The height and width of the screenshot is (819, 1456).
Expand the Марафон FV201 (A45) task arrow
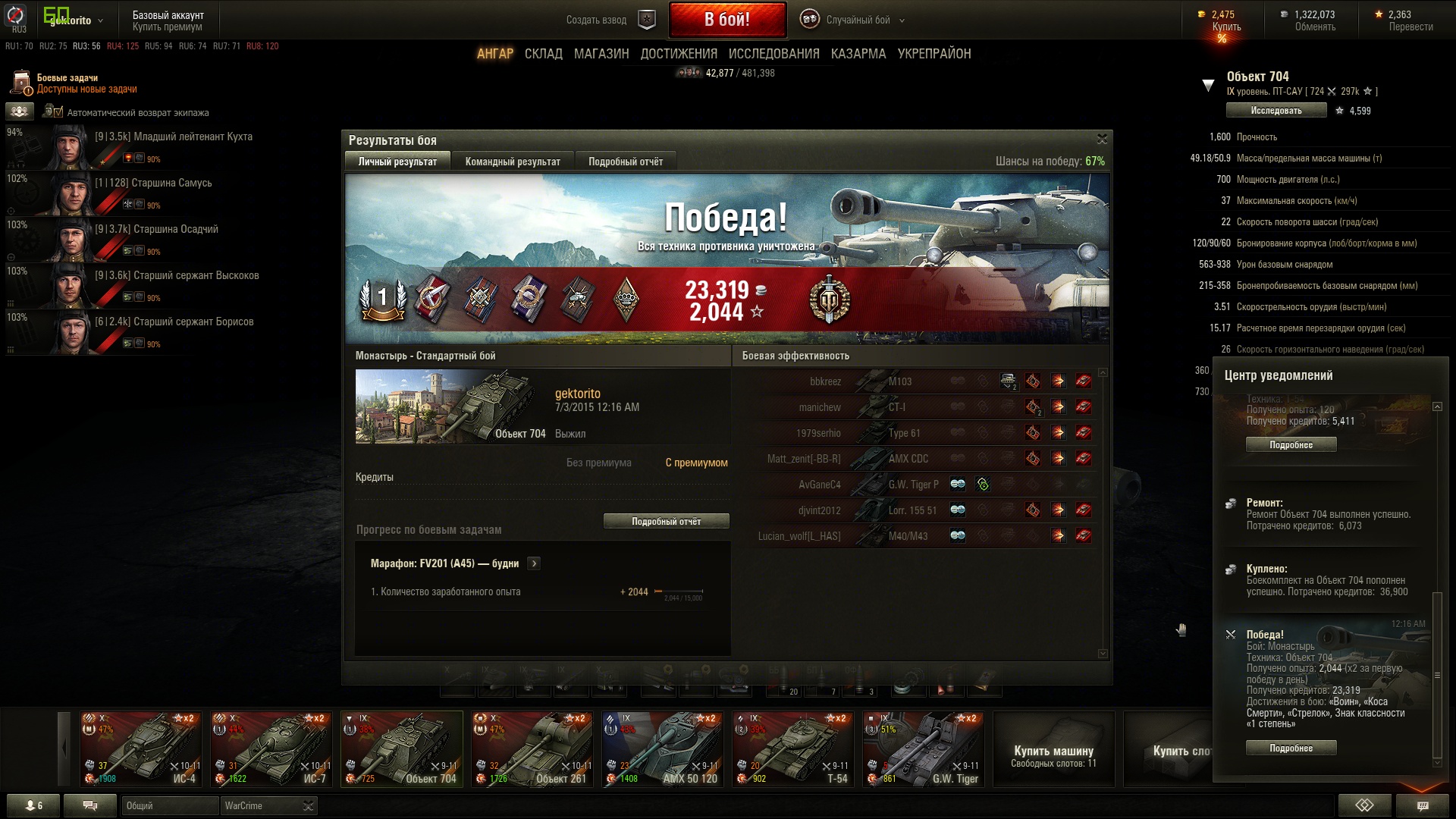coord(534,563)
